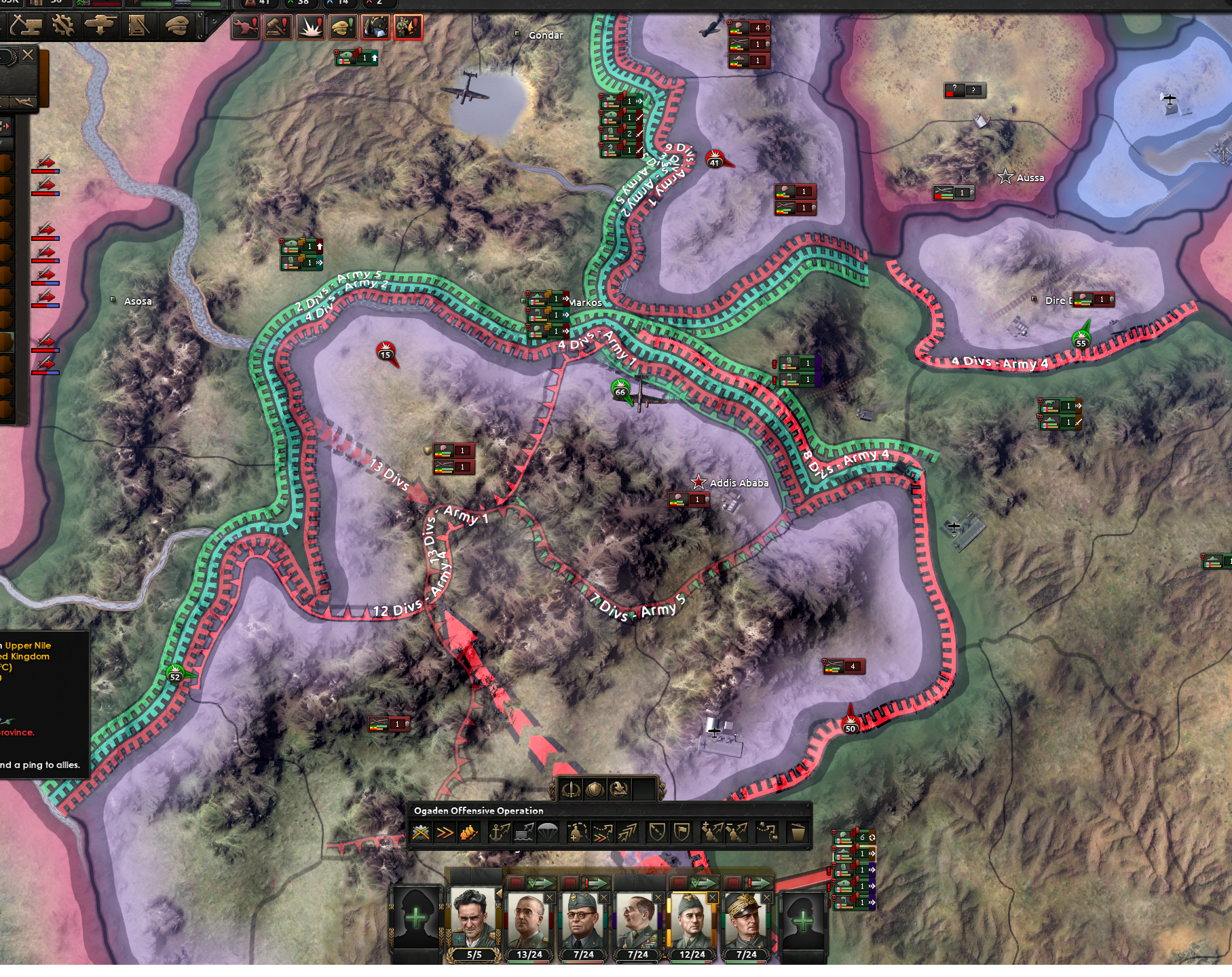Close the left side panel
This screenshot has height=977, width=1232.
pos(28,55)
